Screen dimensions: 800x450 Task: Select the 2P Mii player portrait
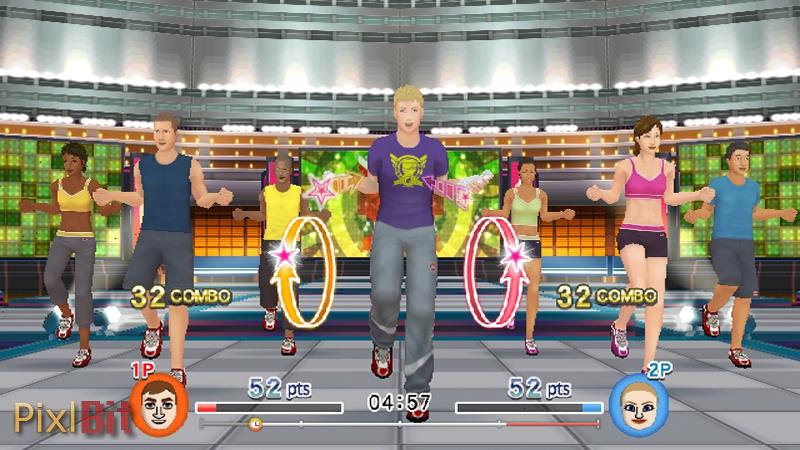click(636, 404)
